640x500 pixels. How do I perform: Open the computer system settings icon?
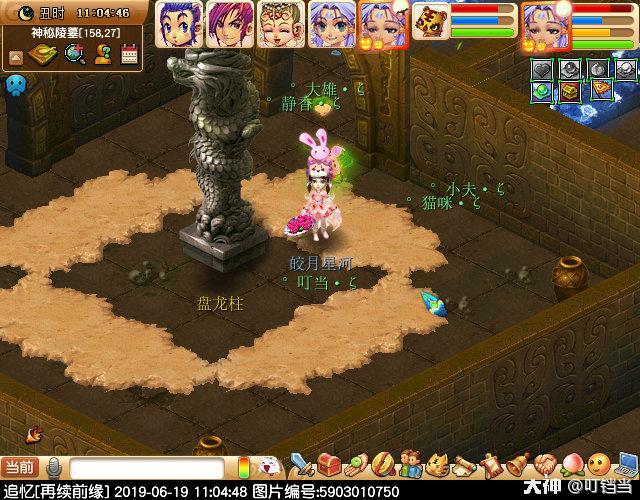pyautogui.click(x=626, y=465)
